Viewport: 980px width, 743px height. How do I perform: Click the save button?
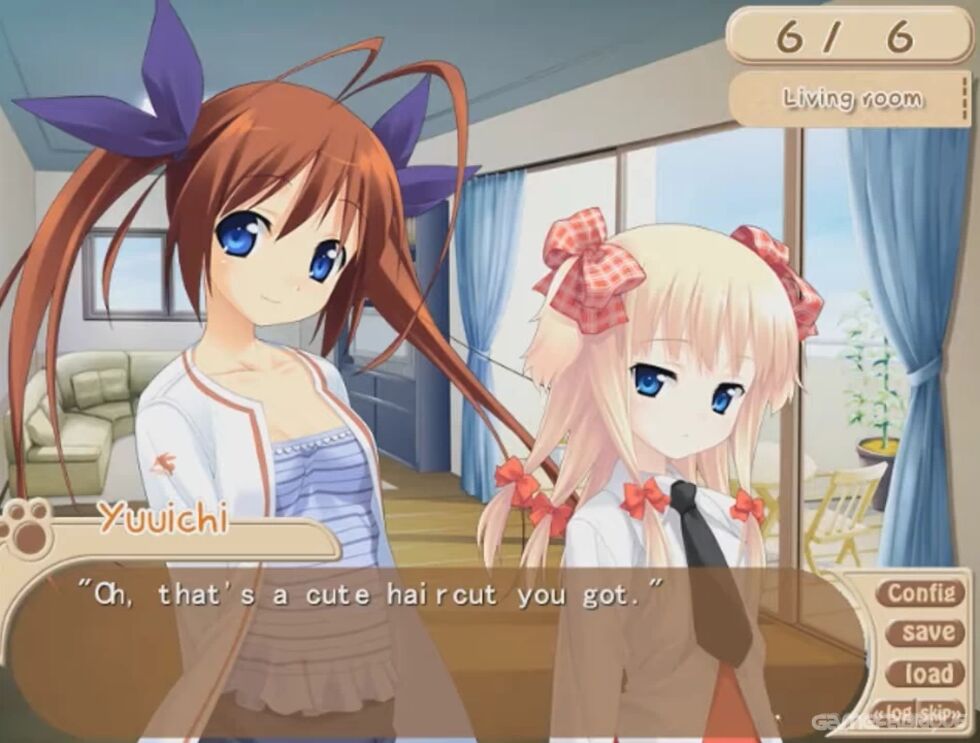(x=927, y=632)
